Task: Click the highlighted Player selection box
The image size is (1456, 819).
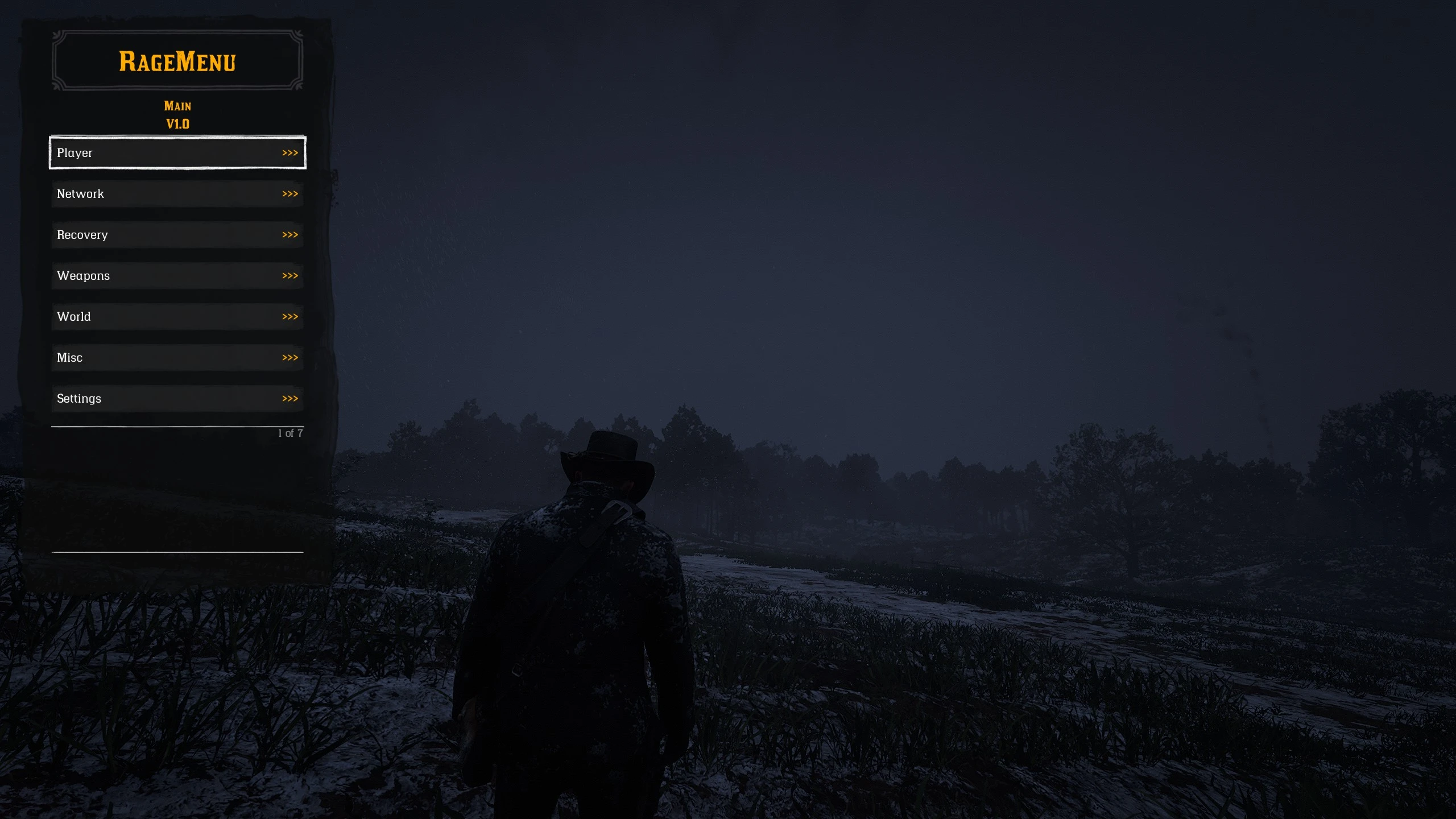Action: (177, 152)
